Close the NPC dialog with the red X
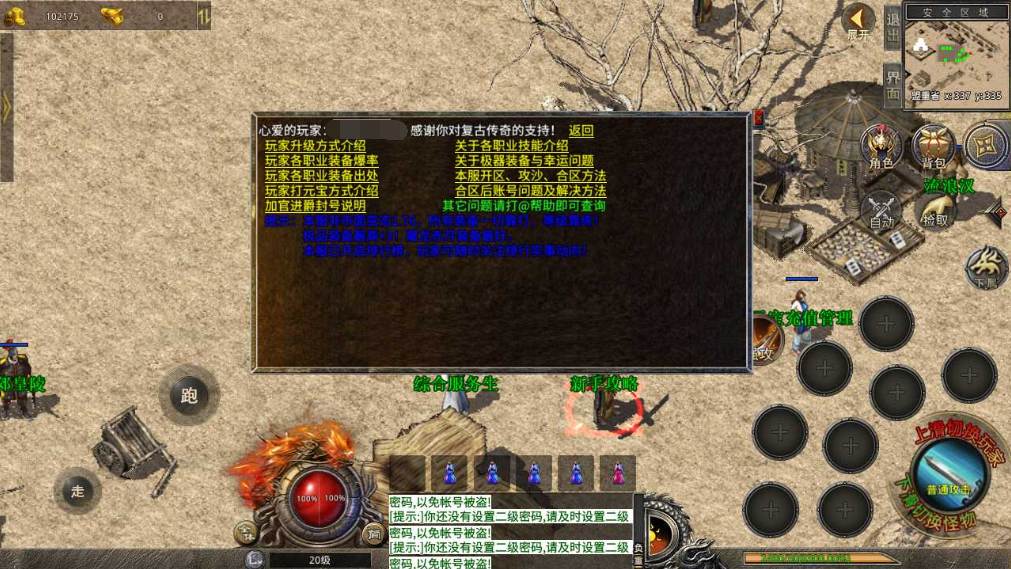 pyautogui.click(x=758, y=118)
